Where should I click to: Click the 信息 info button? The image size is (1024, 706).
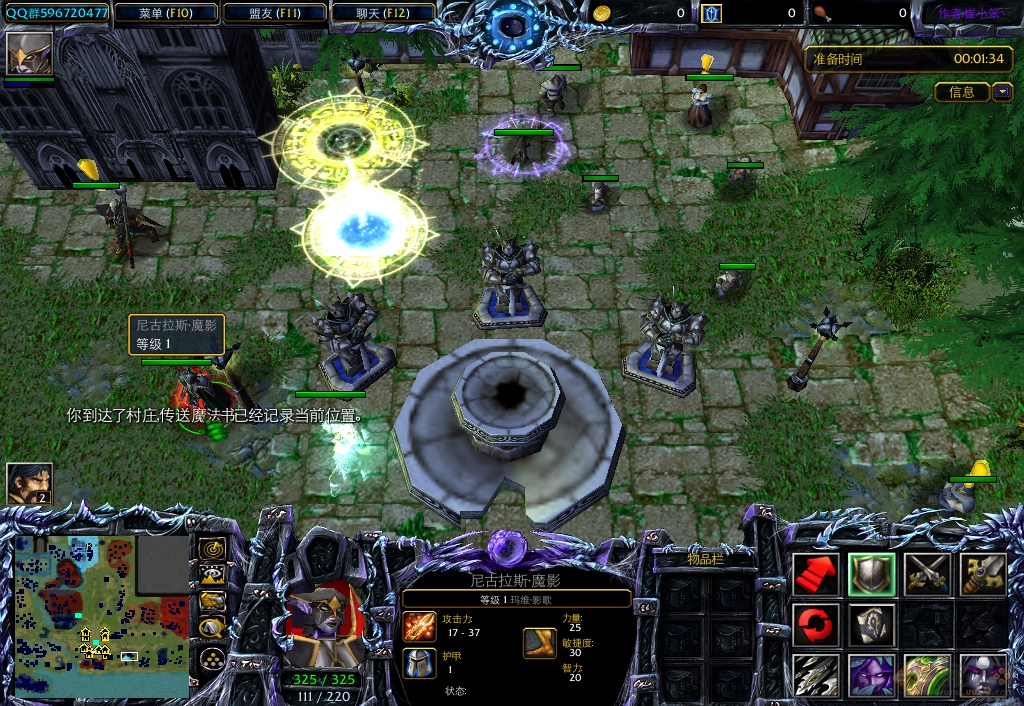pos(962,92)
